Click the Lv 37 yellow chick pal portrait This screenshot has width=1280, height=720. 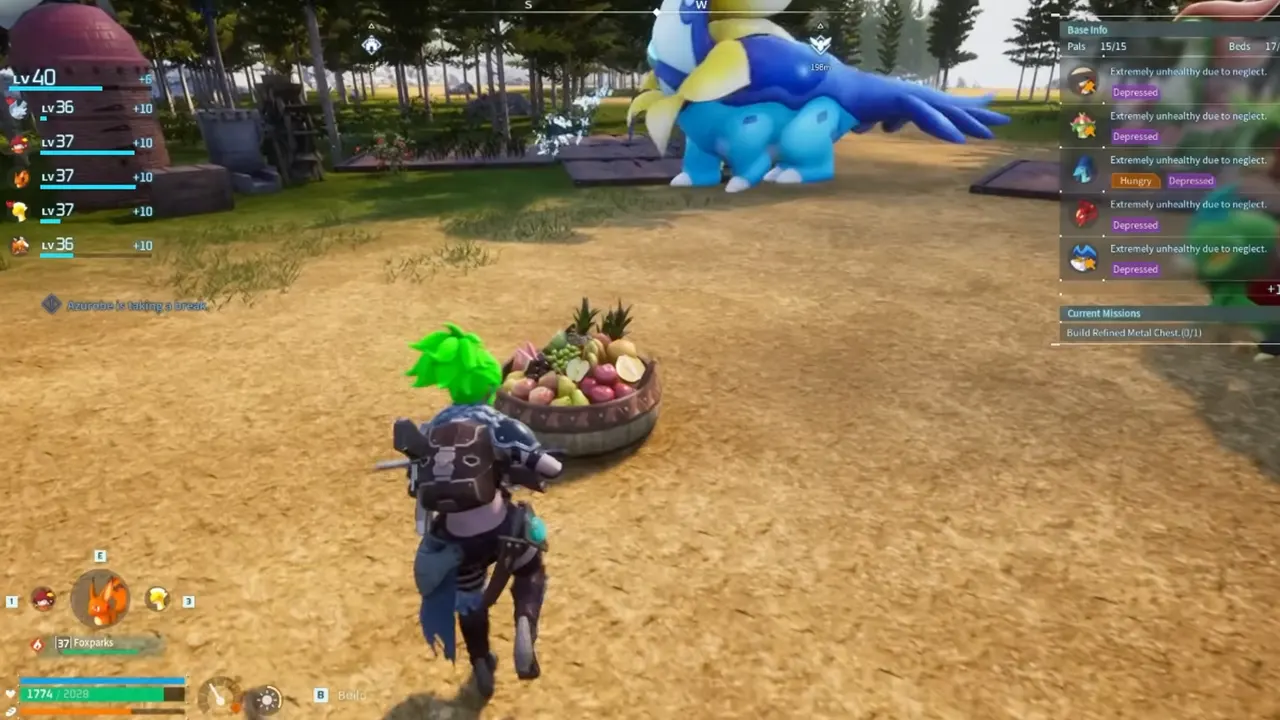20,211
